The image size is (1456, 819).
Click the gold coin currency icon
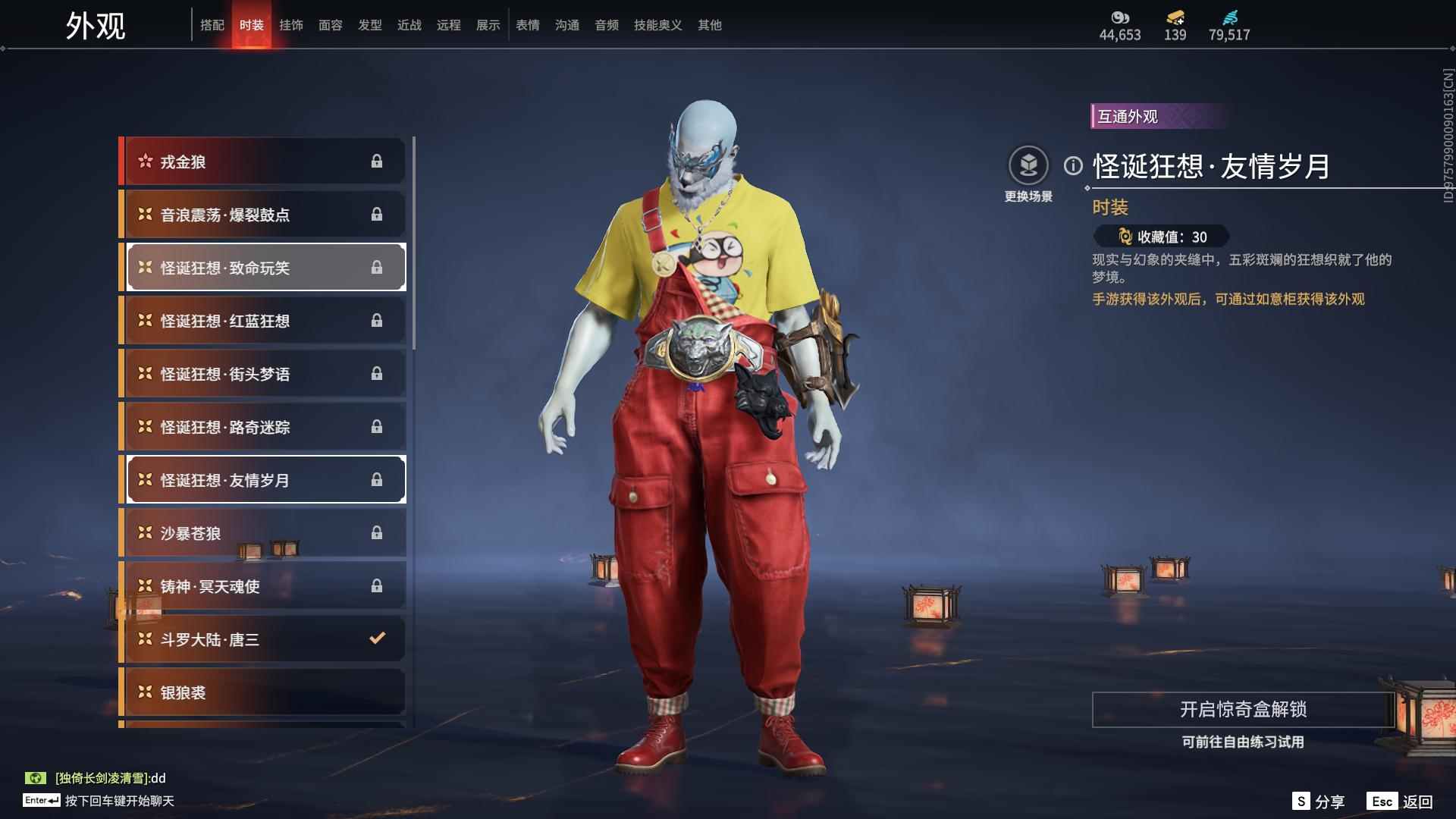(x=1119, y=17)
